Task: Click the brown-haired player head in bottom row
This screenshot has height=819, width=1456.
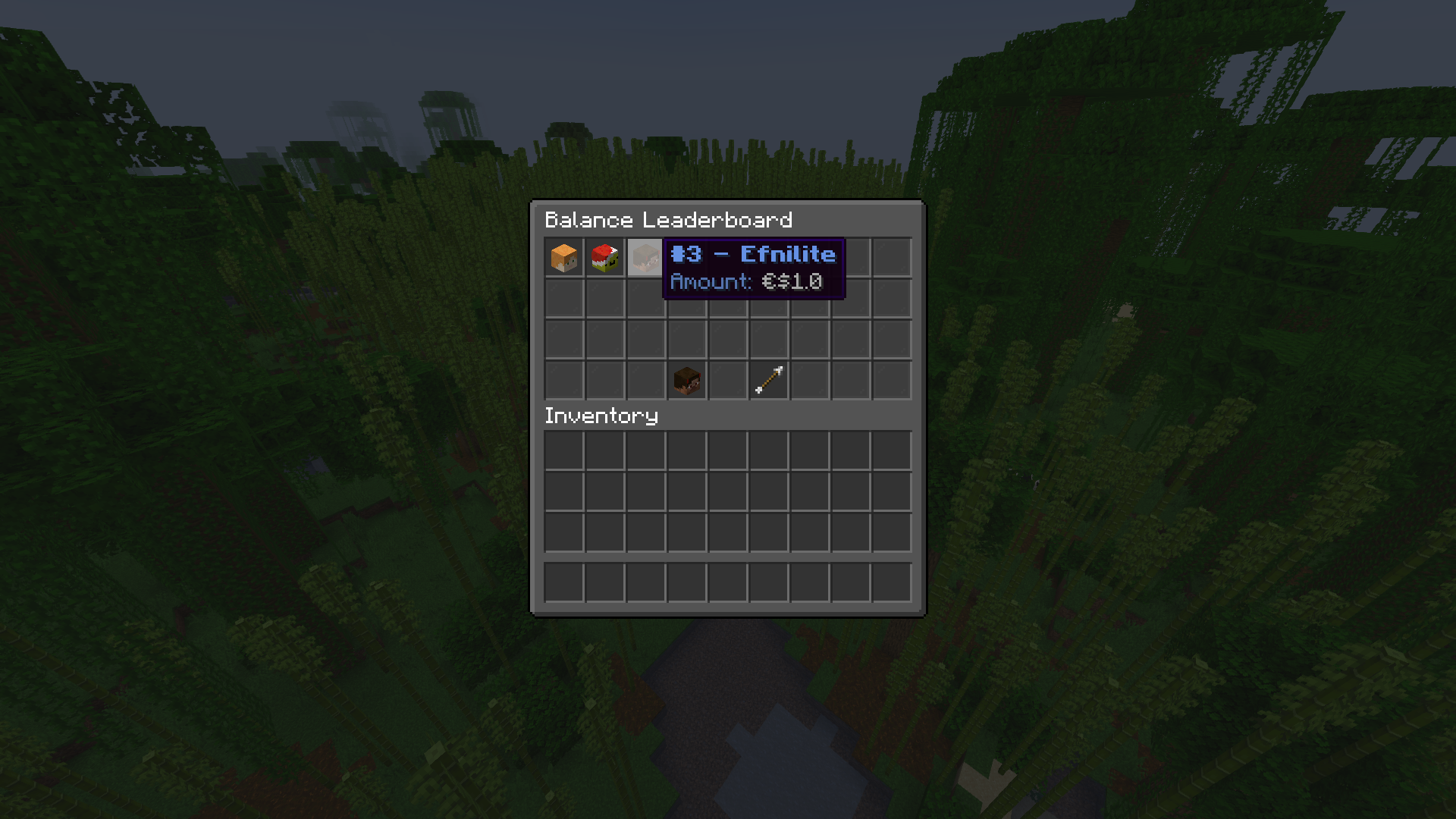Action: [686, 380]
